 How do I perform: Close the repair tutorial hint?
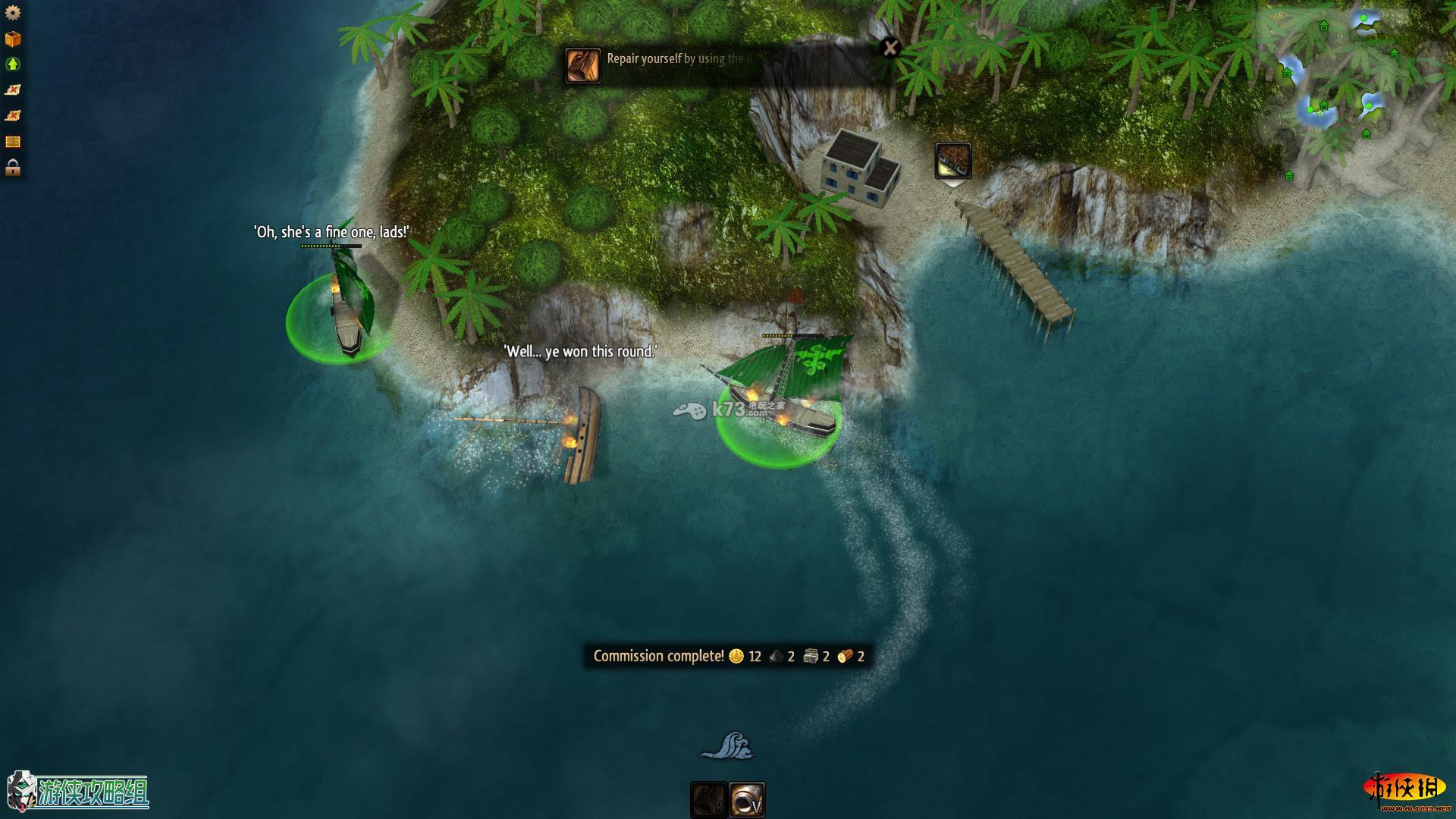pos(890,49)
